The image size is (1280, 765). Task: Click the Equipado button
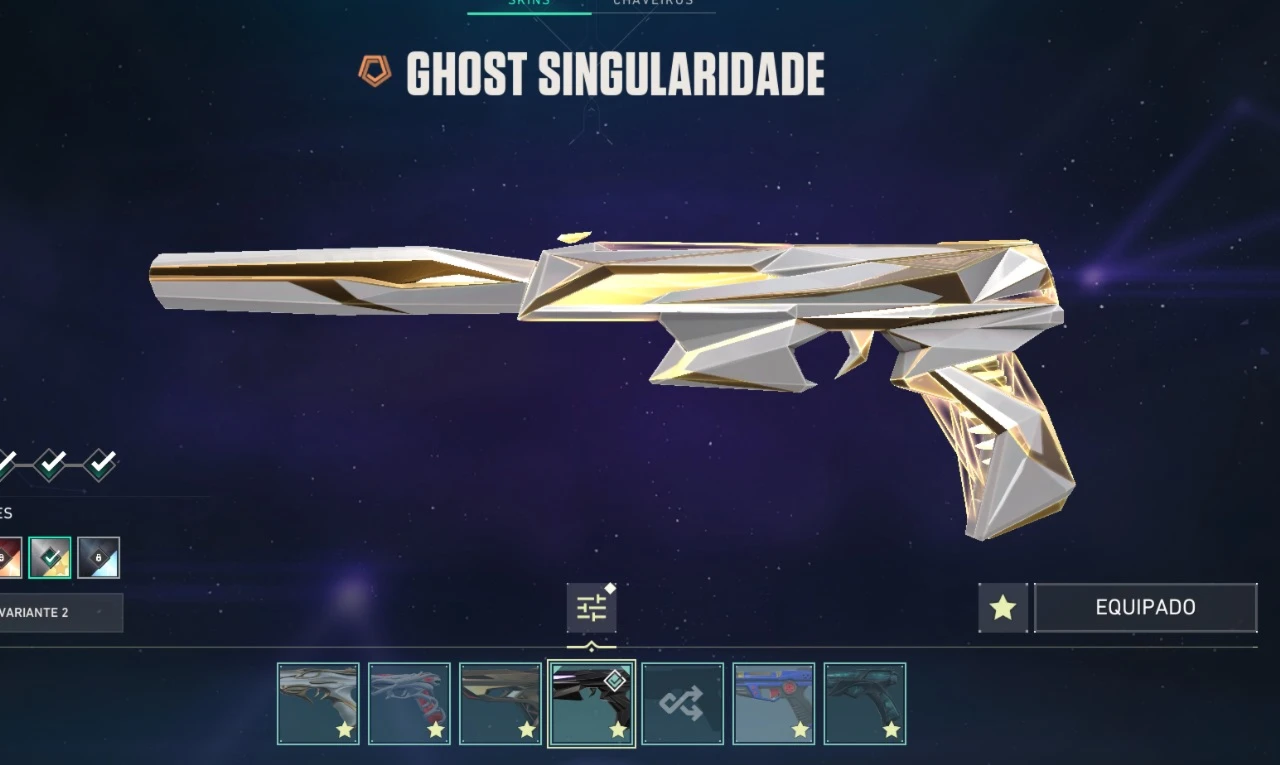1145,607
